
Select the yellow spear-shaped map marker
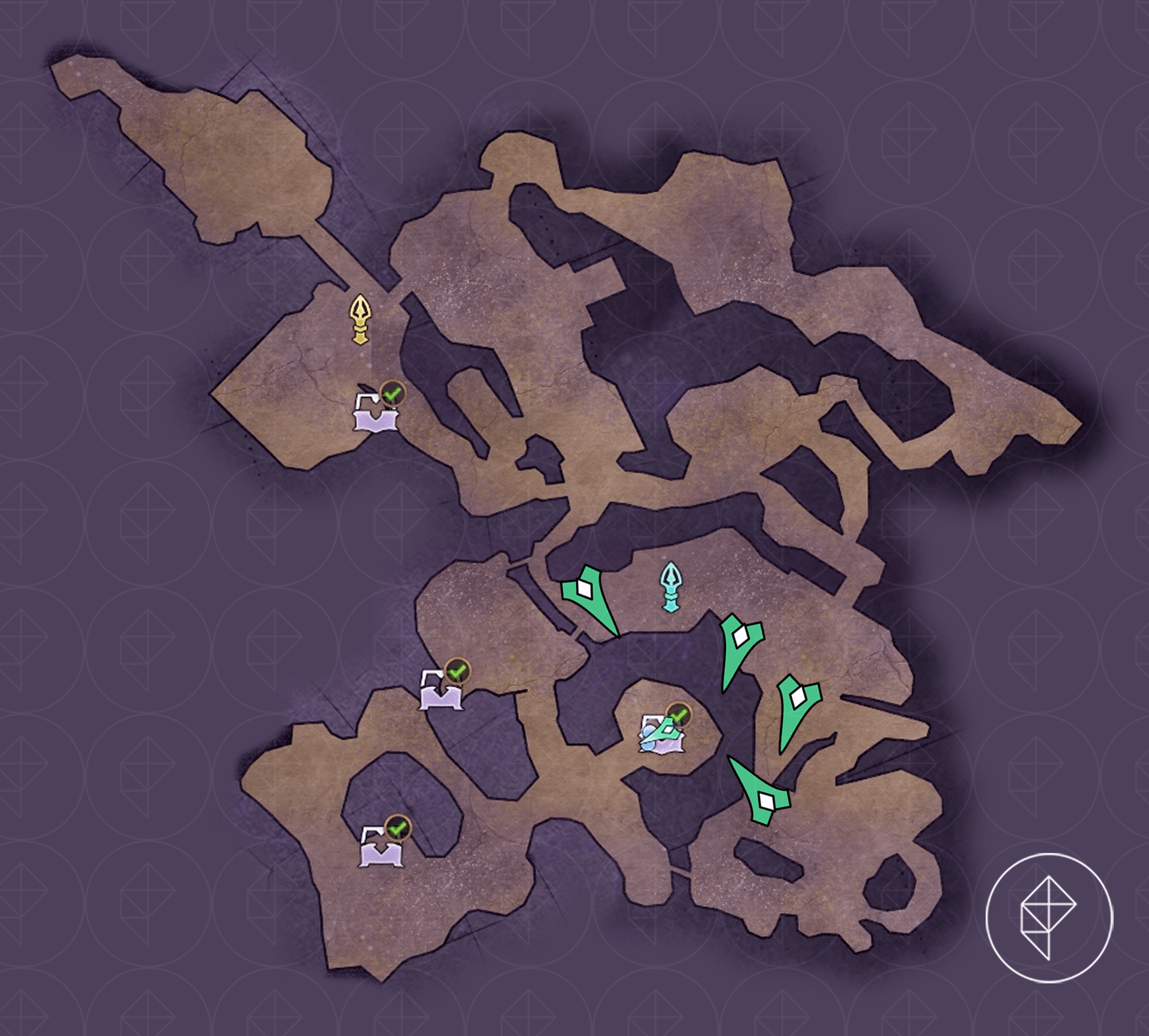(361, 319)
